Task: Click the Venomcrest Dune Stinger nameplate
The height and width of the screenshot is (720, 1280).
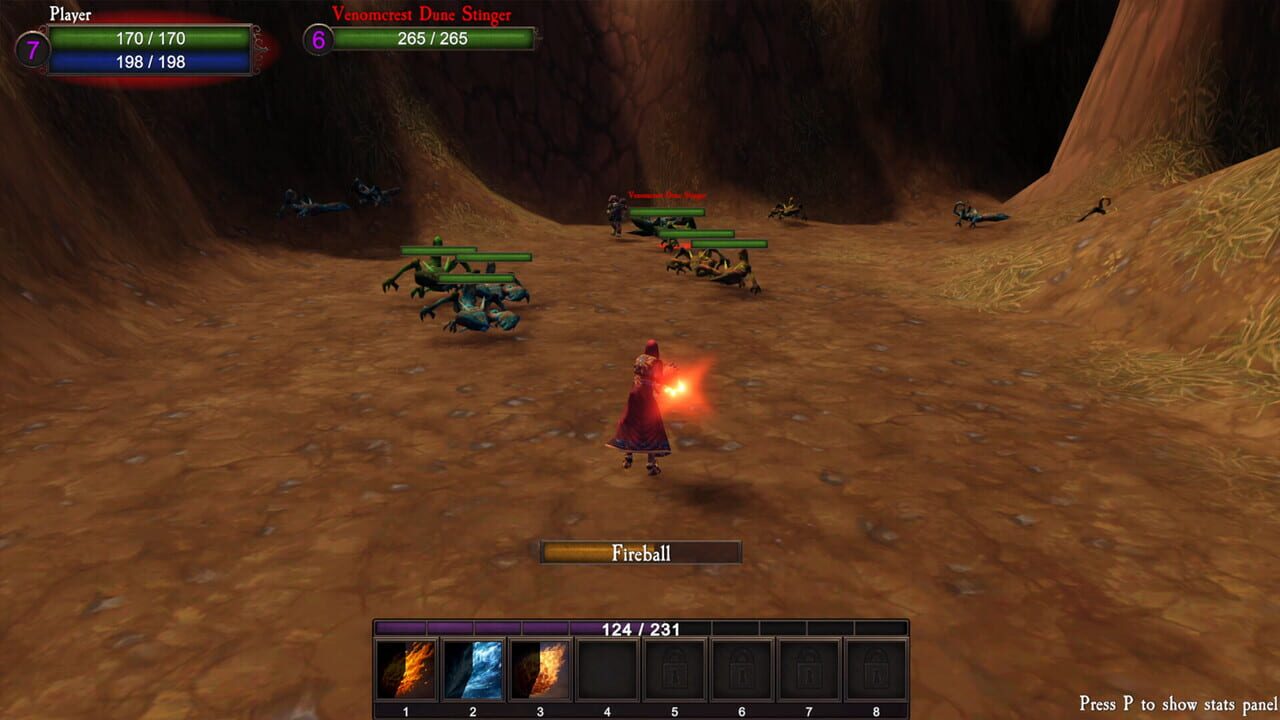Action: point(421,14)
